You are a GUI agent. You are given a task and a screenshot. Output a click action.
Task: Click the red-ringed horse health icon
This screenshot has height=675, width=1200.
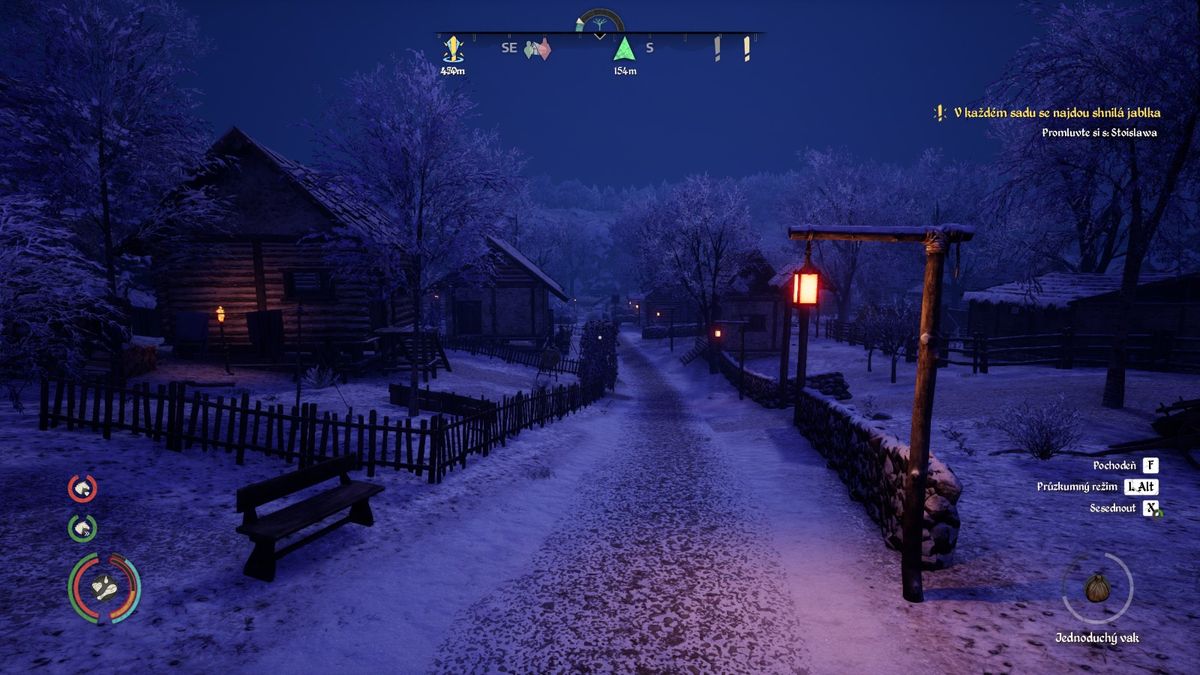(82, 488)
